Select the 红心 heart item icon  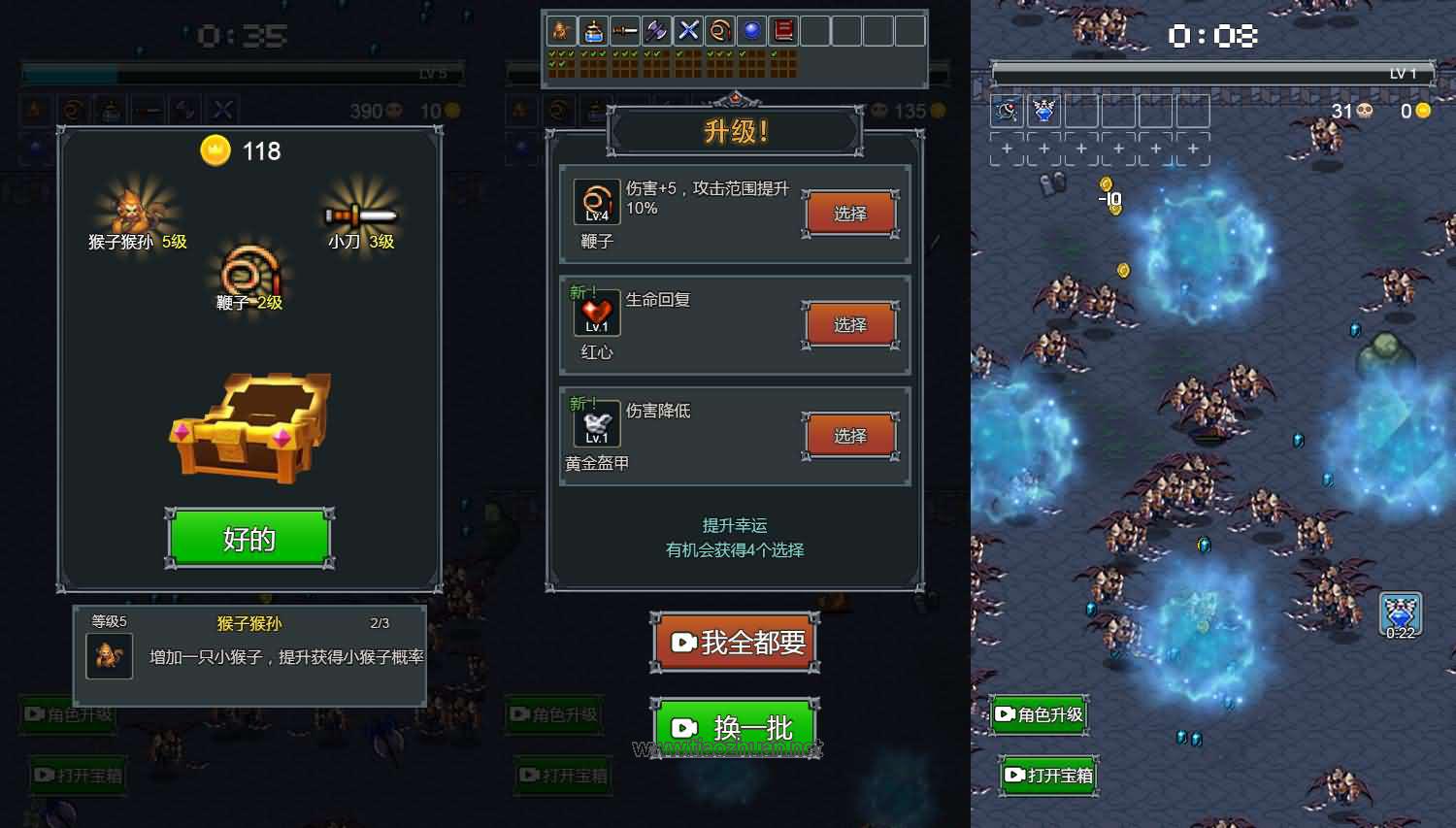point(595,313)
